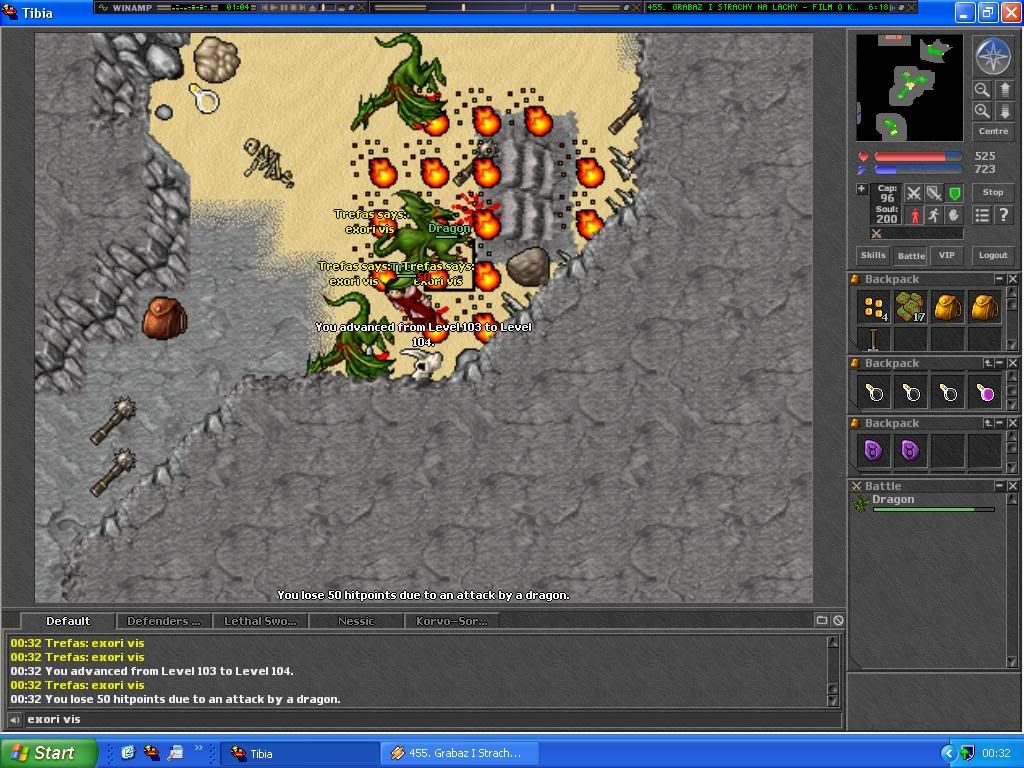Screen dimensions: 1024x768
Task: Click the chat input field
Action: (x=420, y=719)
